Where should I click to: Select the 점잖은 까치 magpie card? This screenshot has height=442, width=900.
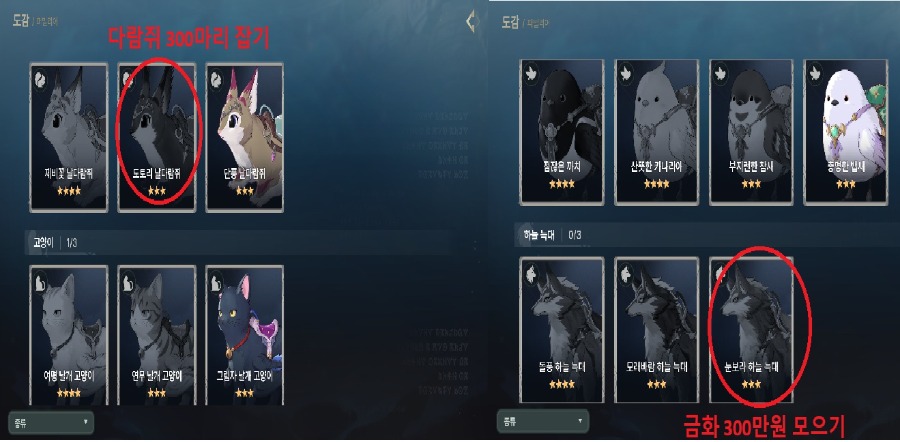pos(562,127)
